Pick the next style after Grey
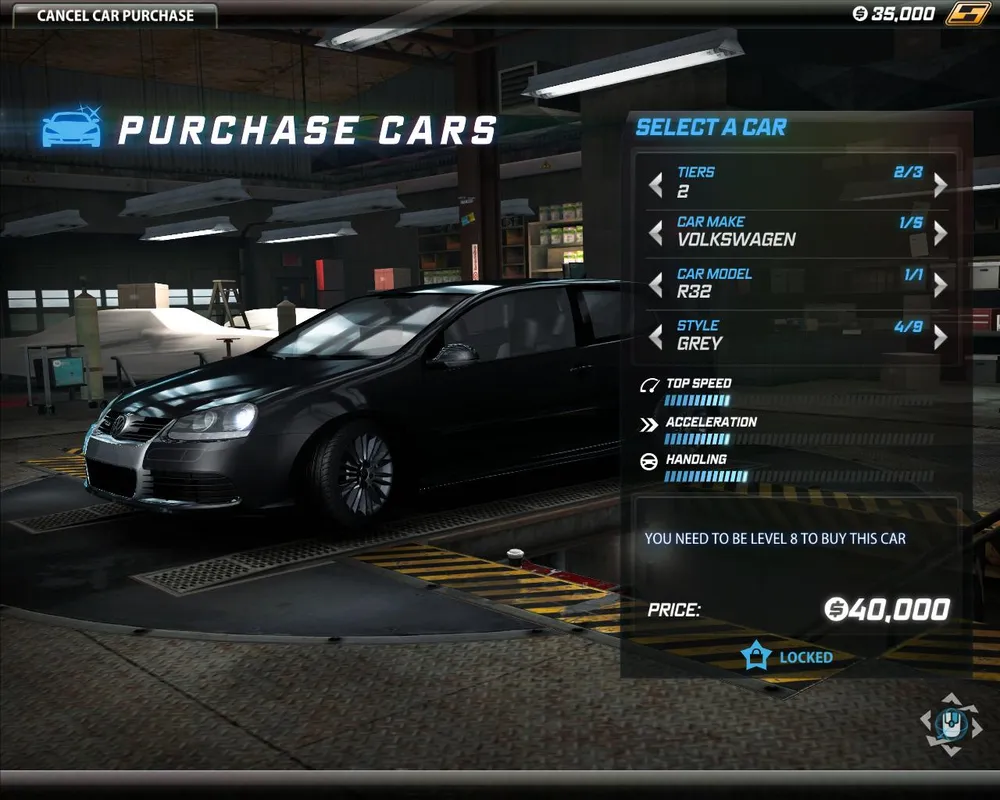The image size is (1000, 800). (x=940, y=337)
